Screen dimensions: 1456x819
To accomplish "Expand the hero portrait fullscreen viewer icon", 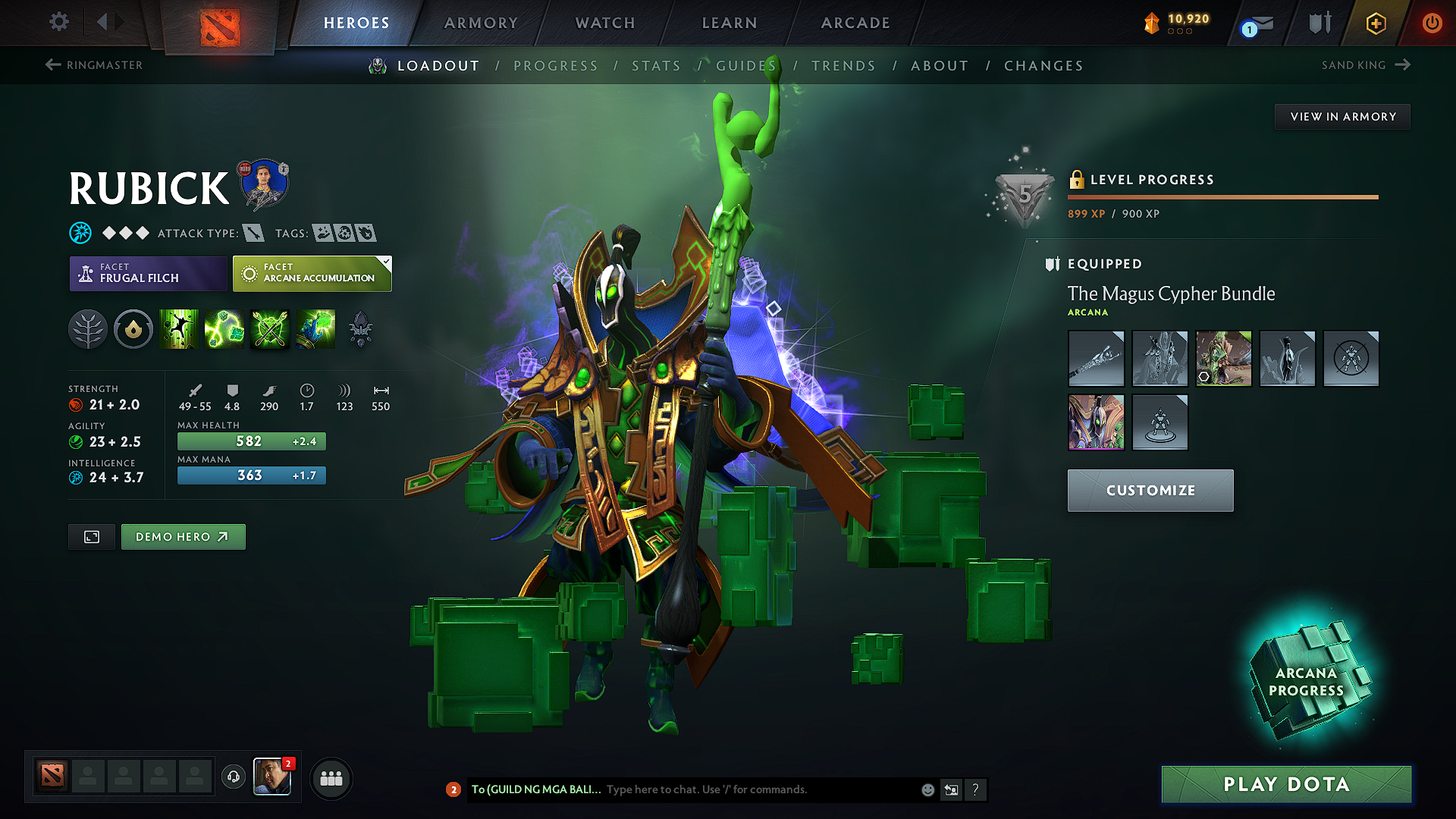I will pos(91,537).
